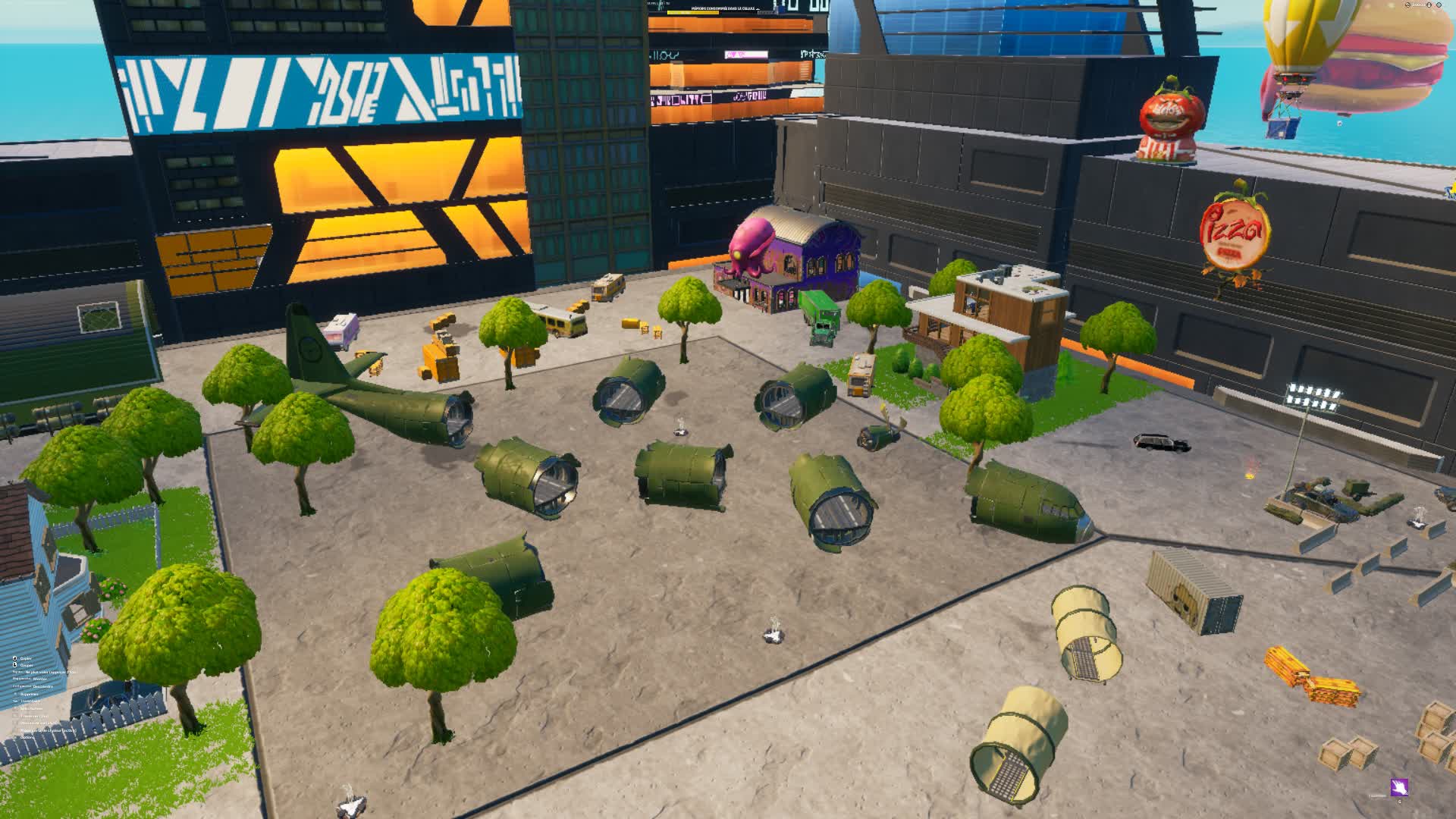Expand the arrow after Mémoire consommée label

coord(758,9)
